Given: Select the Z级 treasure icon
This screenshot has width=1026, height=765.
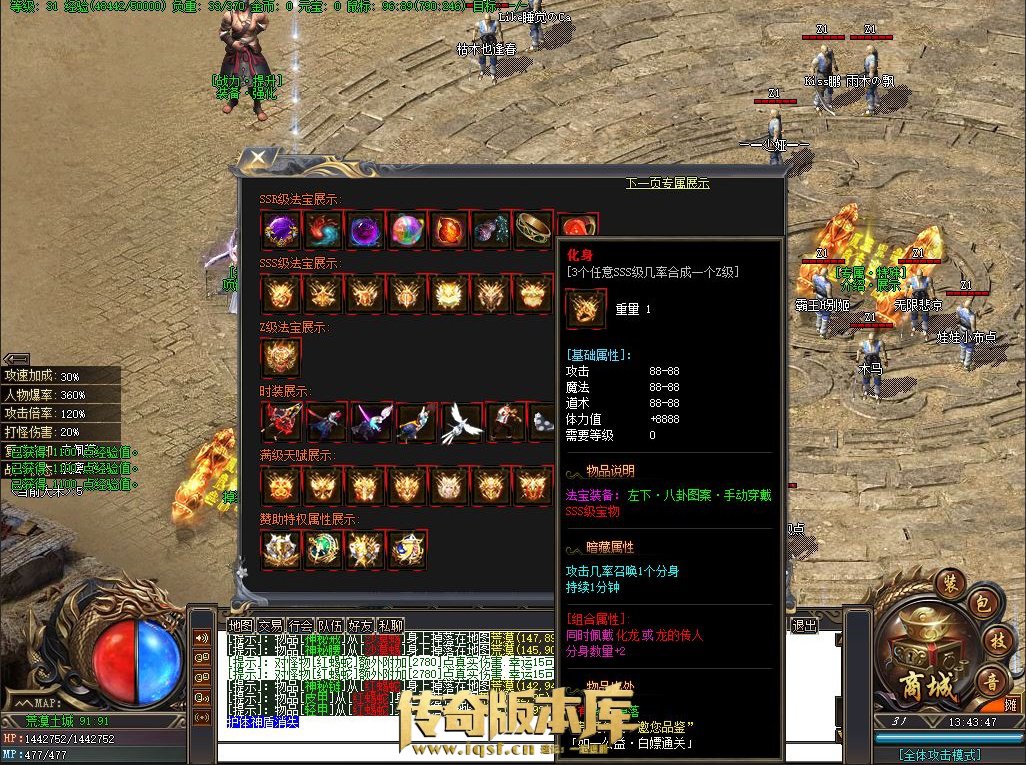Looking at the screenshot, I should coord(280,357).
